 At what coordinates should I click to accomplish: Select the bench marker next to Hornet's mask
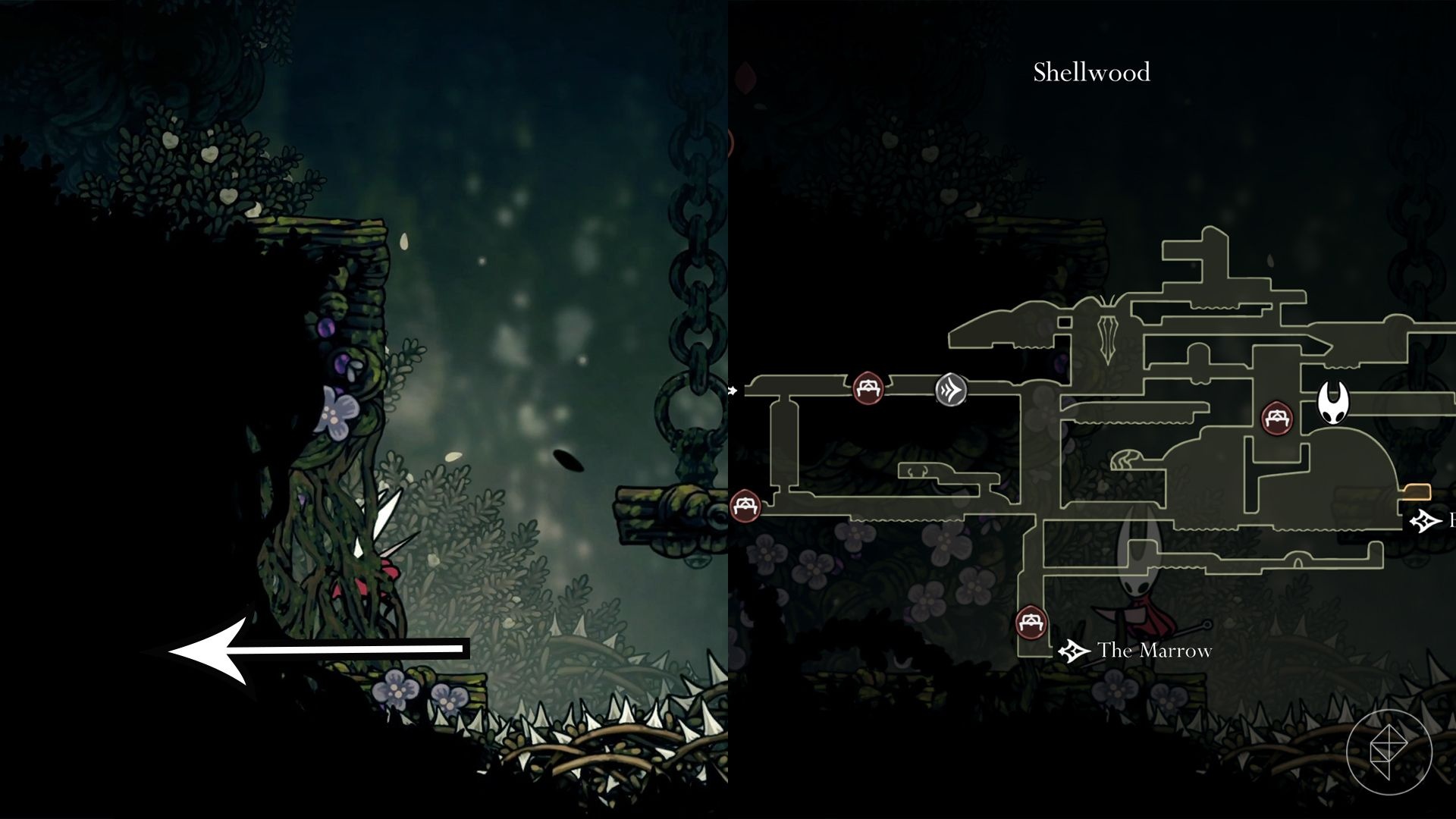point(1277,418)
